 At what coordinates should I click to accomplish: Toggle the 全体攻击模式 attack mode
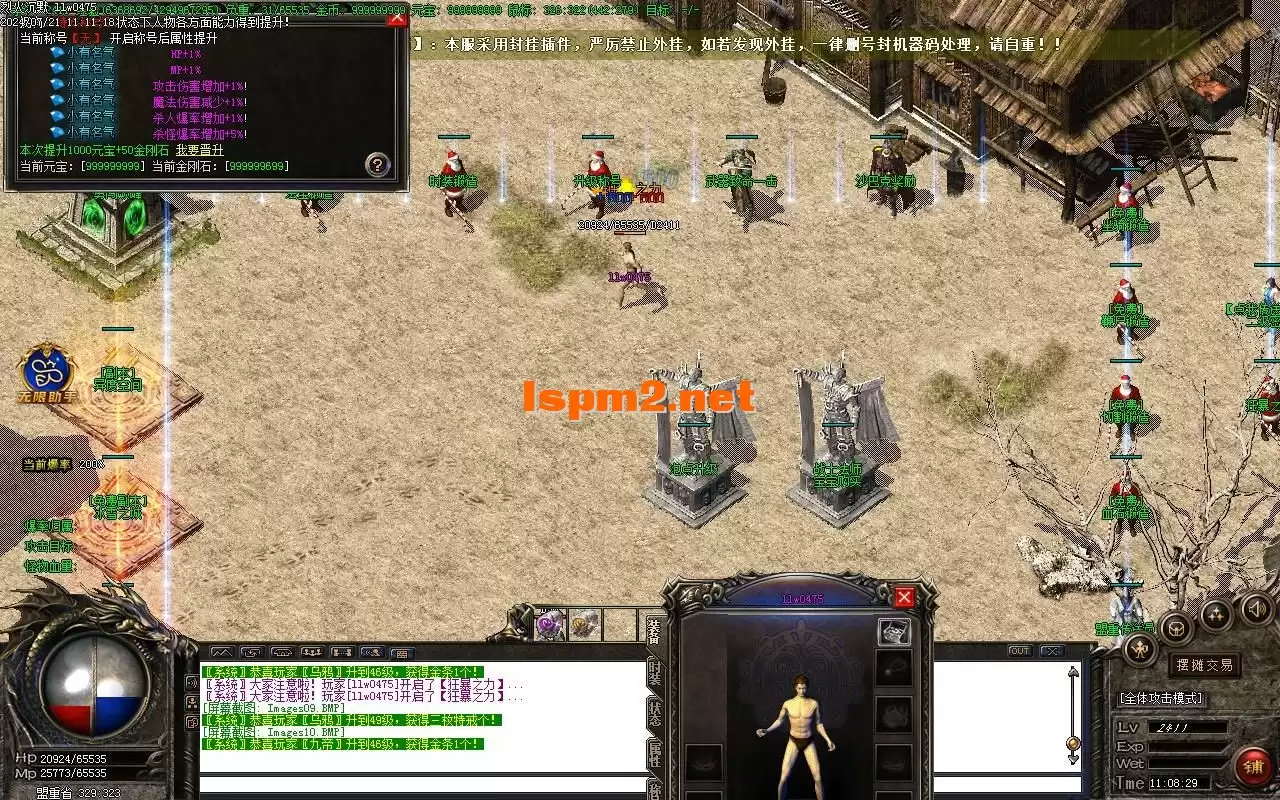pos(1161,698)
